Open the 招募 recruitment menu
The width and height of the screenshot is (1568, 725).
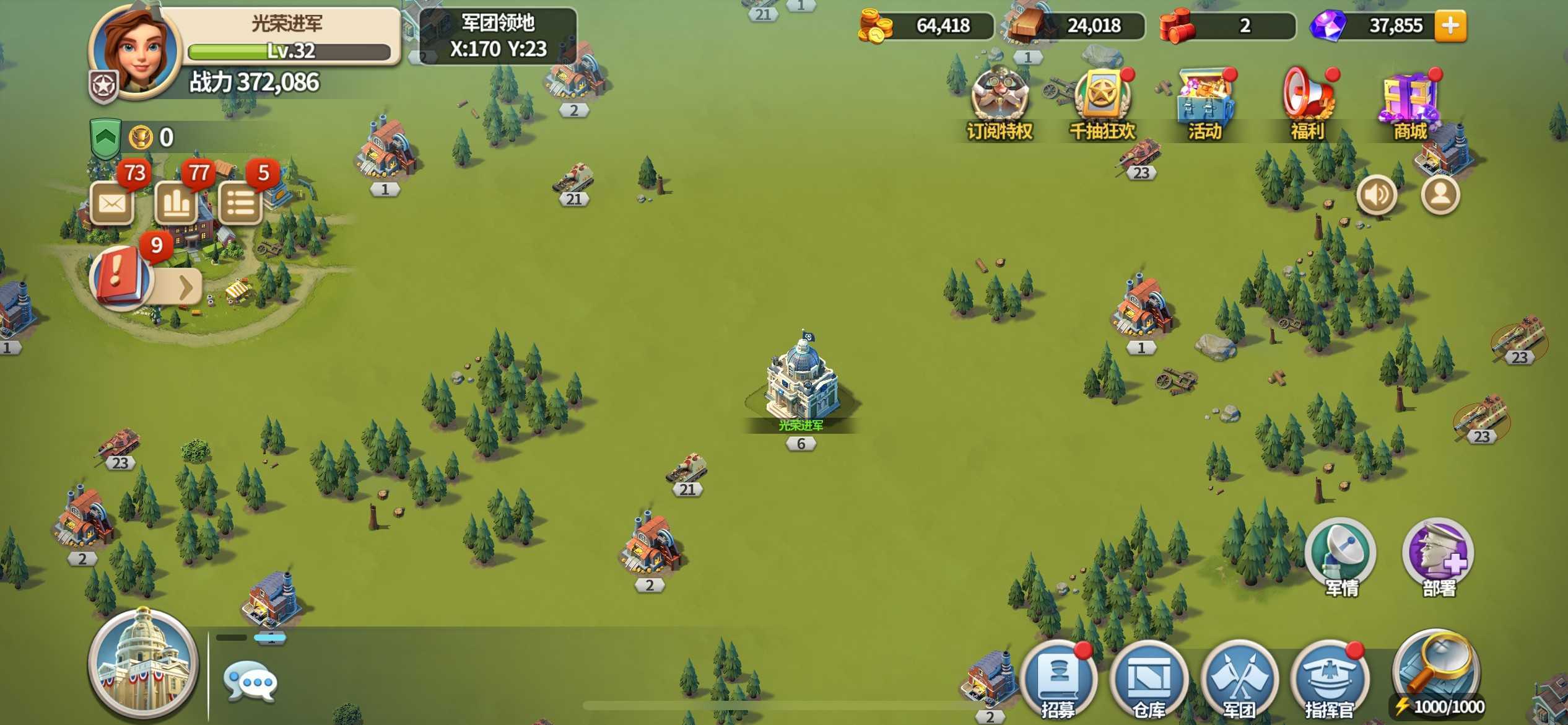tap(1058, 679)
